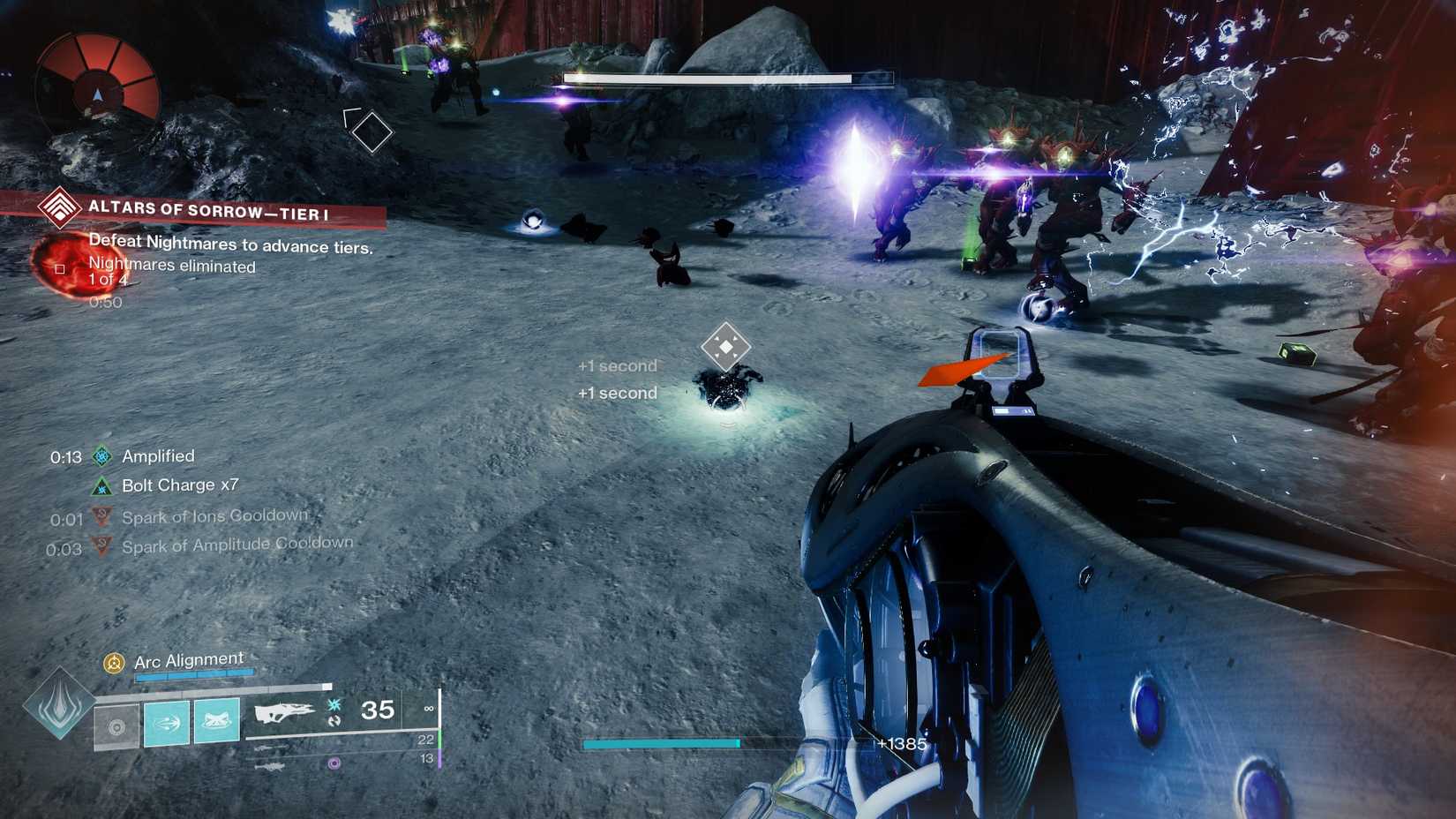This screenshot has width=1456, height=819.
Task: Click the Arc Alignment buff icon
Action: pos(113,661)
